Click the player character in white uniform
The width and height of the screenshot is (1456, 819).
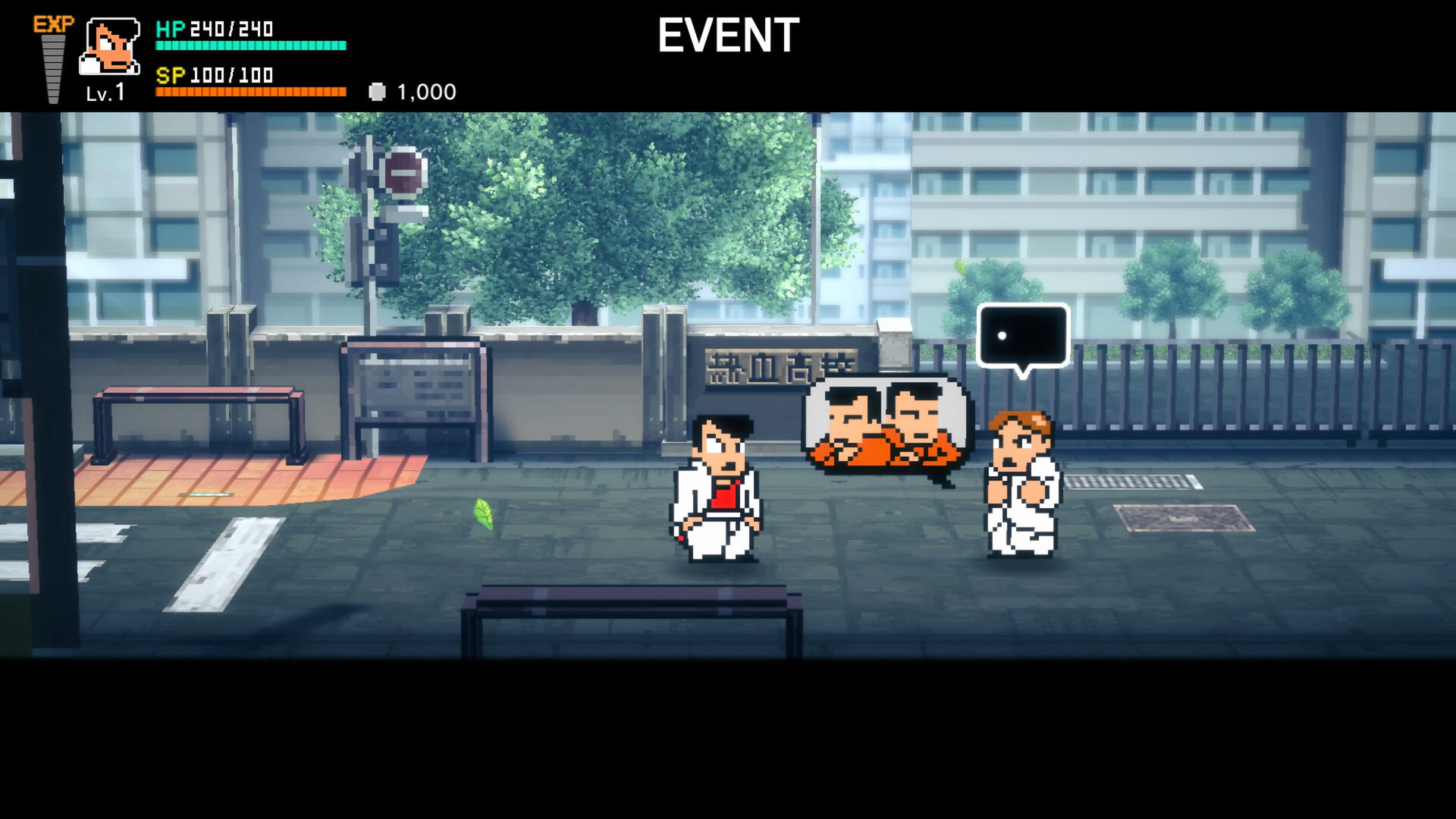pos(717,493)
